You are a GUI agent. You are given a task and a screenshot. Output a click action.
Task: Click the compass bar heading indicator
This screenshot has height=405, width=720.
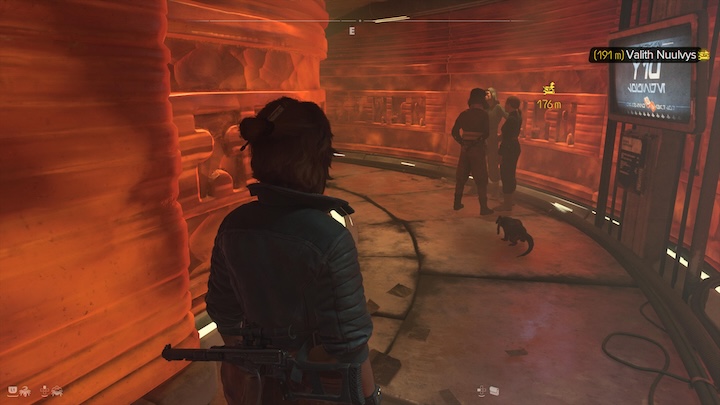[352, 31]
